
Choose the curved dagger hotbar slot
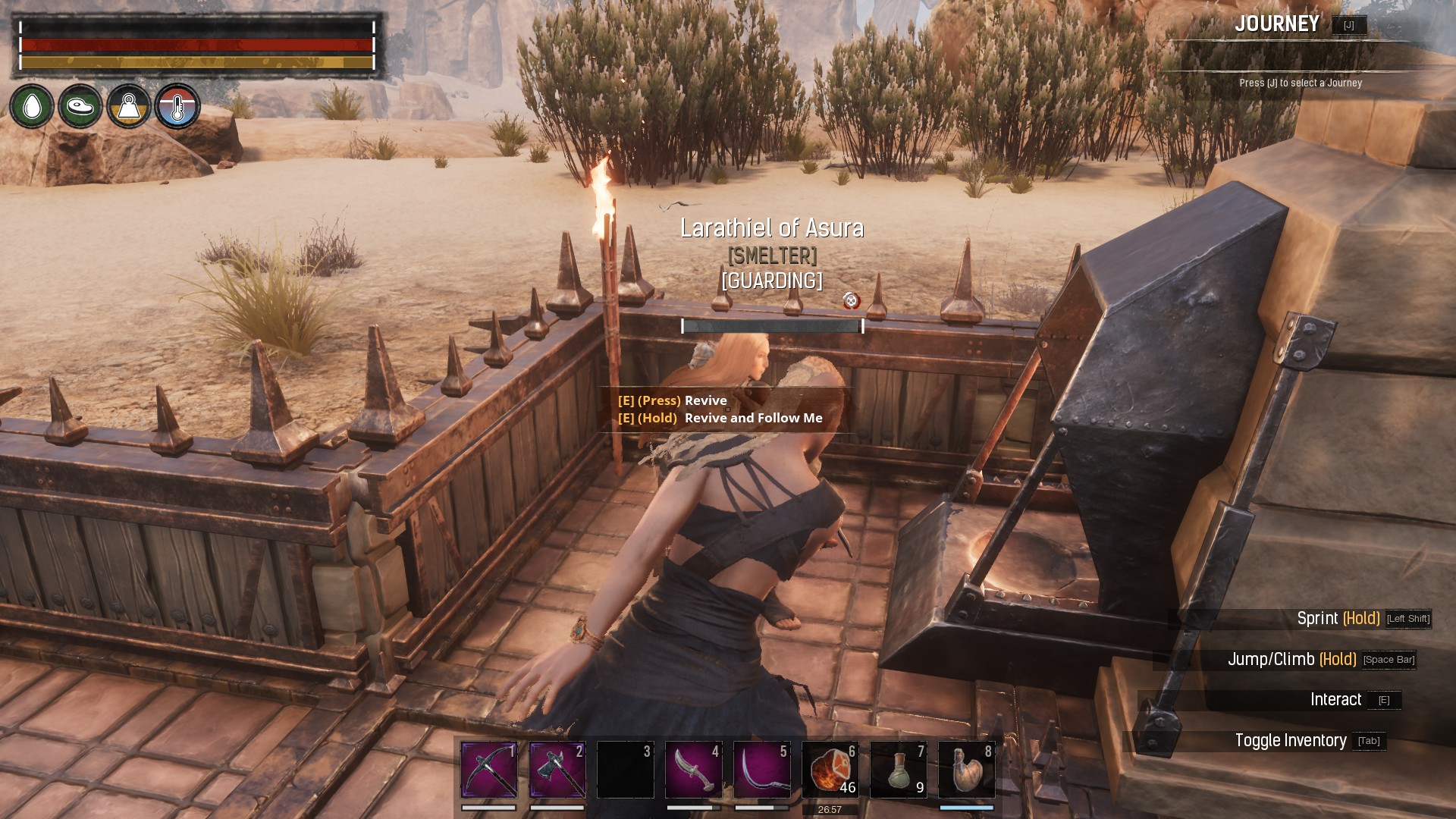(x=694, y=770)
